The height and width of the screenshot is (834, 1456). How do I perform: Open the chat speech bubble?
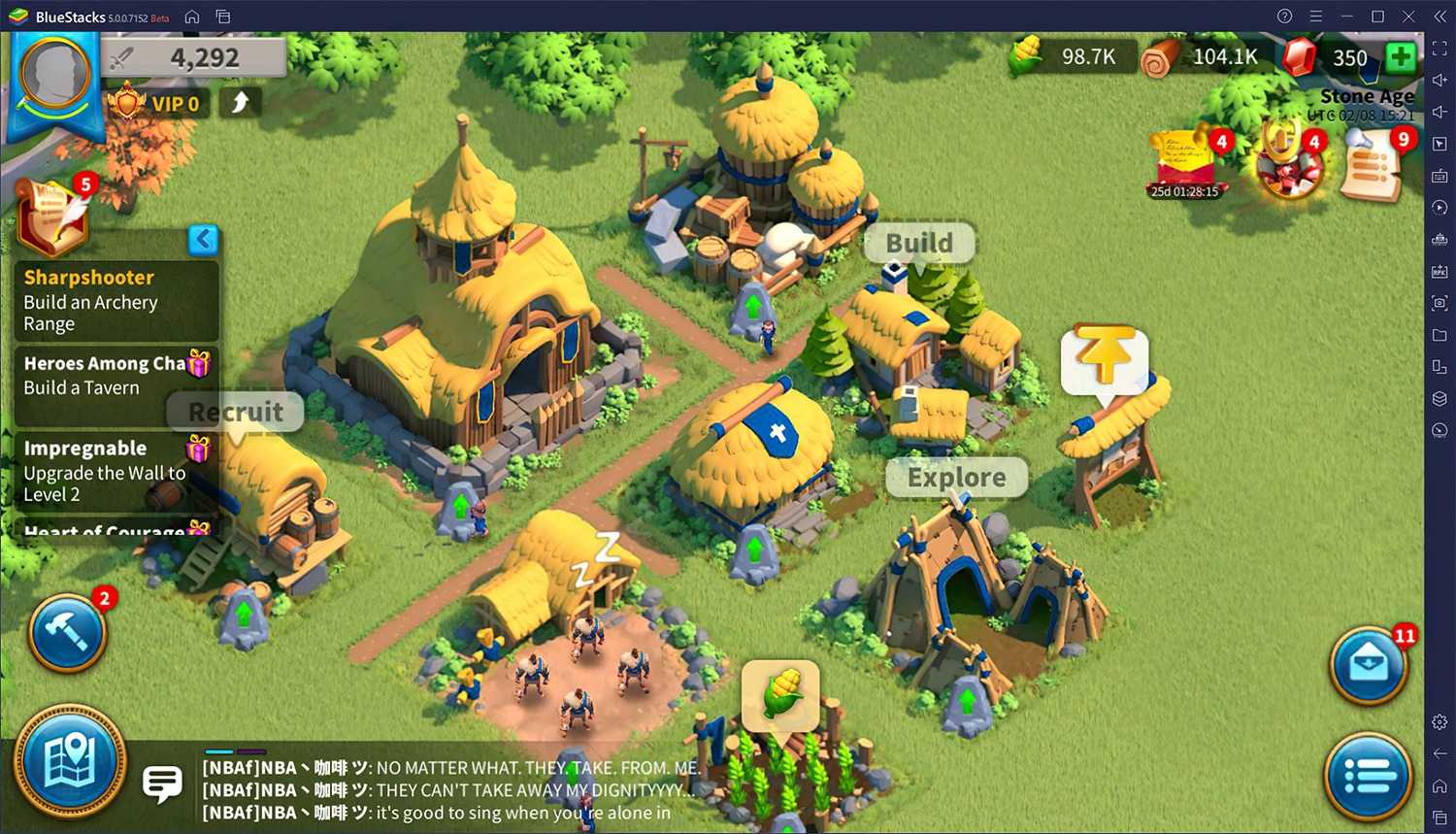[162, 783]
